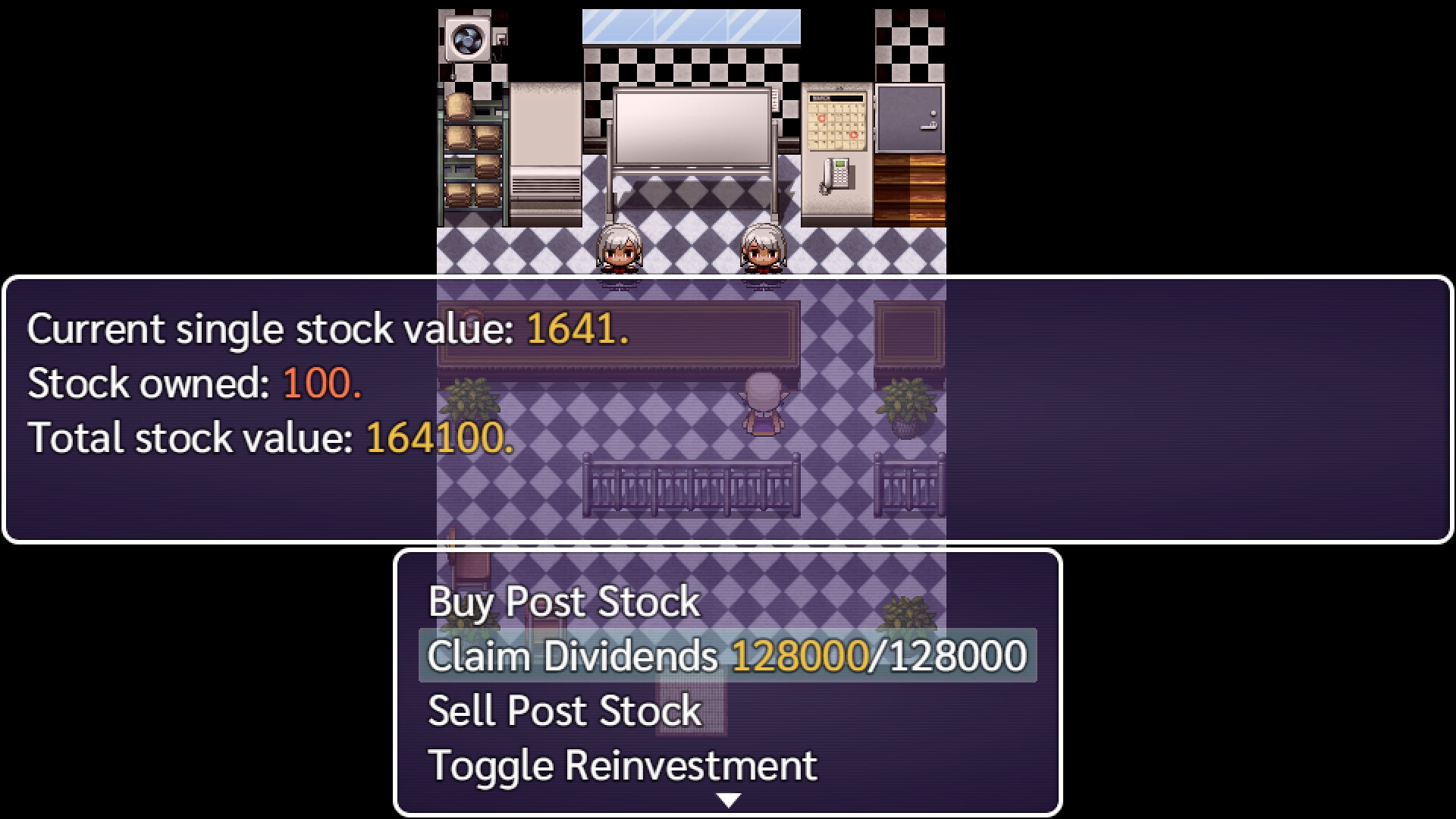Viewport: 1456px width, 819px height.
Task: Click the wall calendar with red circled dates
Action: (x=837, y=121)
